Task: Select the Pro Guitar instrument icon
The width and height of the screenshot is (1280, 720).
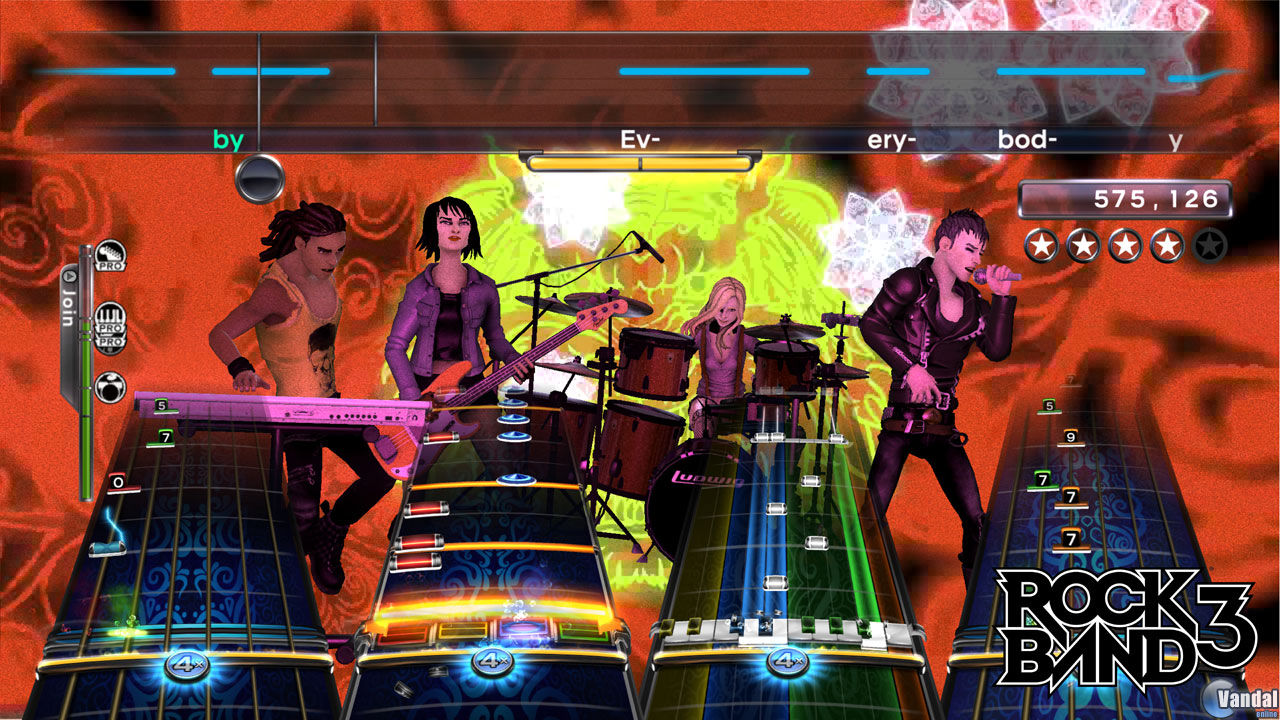Action: [110, 255]
